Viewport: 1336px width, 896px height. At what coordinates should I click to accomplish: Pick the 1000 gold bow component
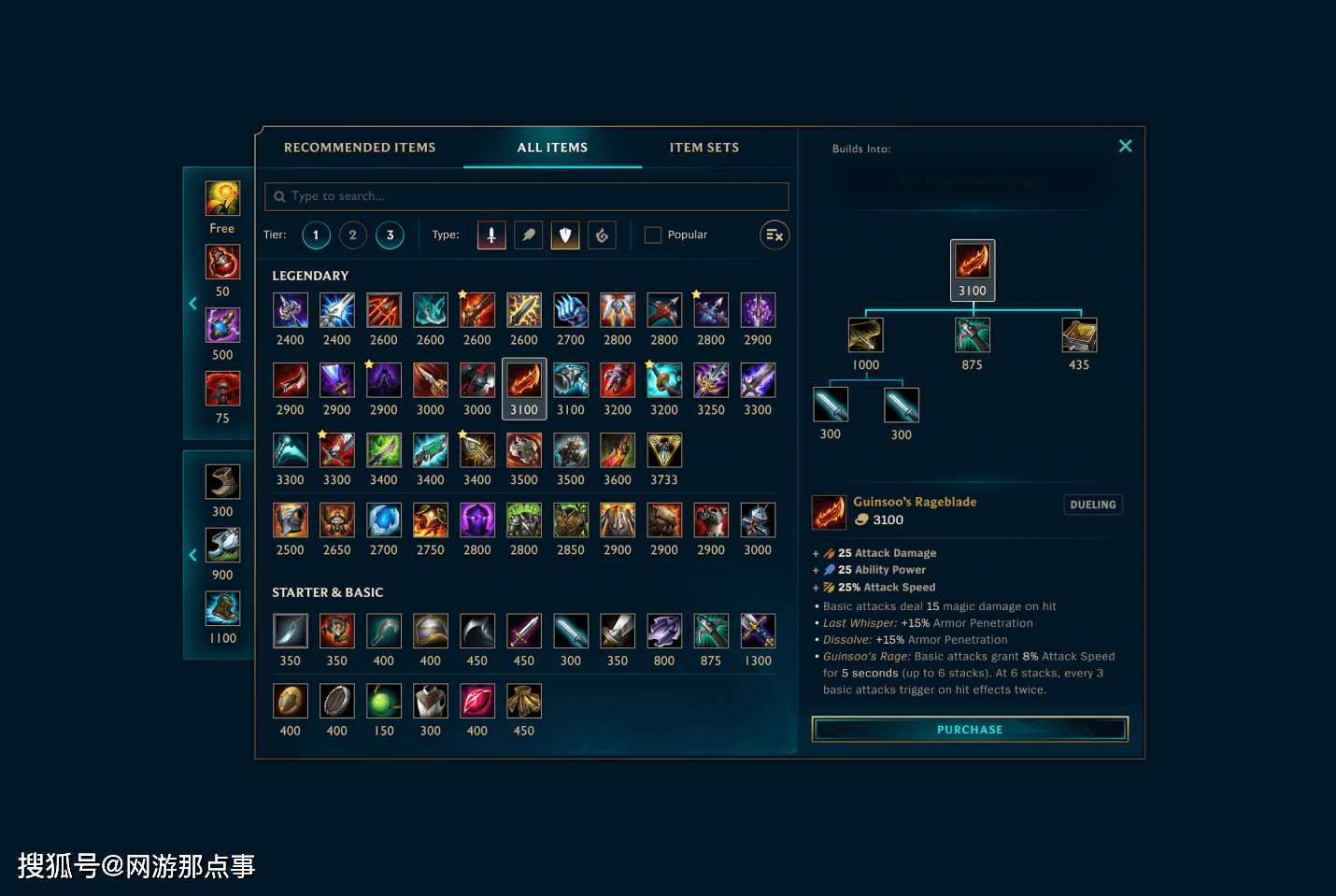click(865, 335)
